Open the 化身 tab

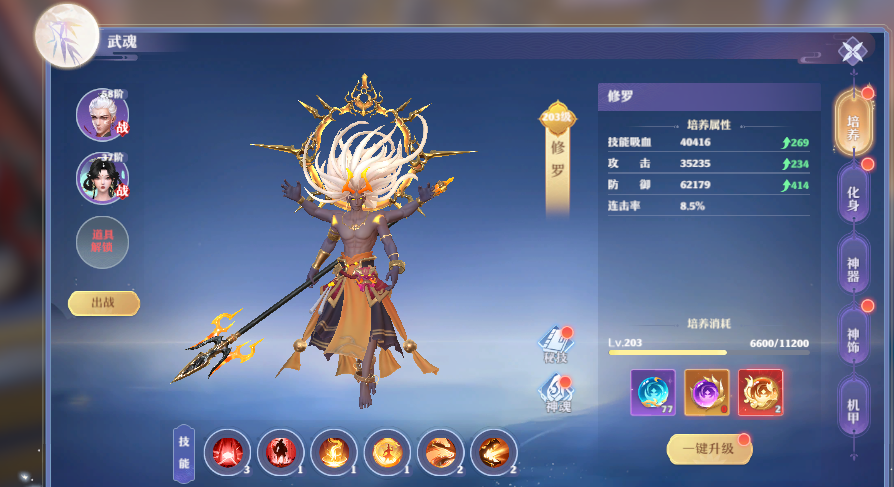point(852,191)
